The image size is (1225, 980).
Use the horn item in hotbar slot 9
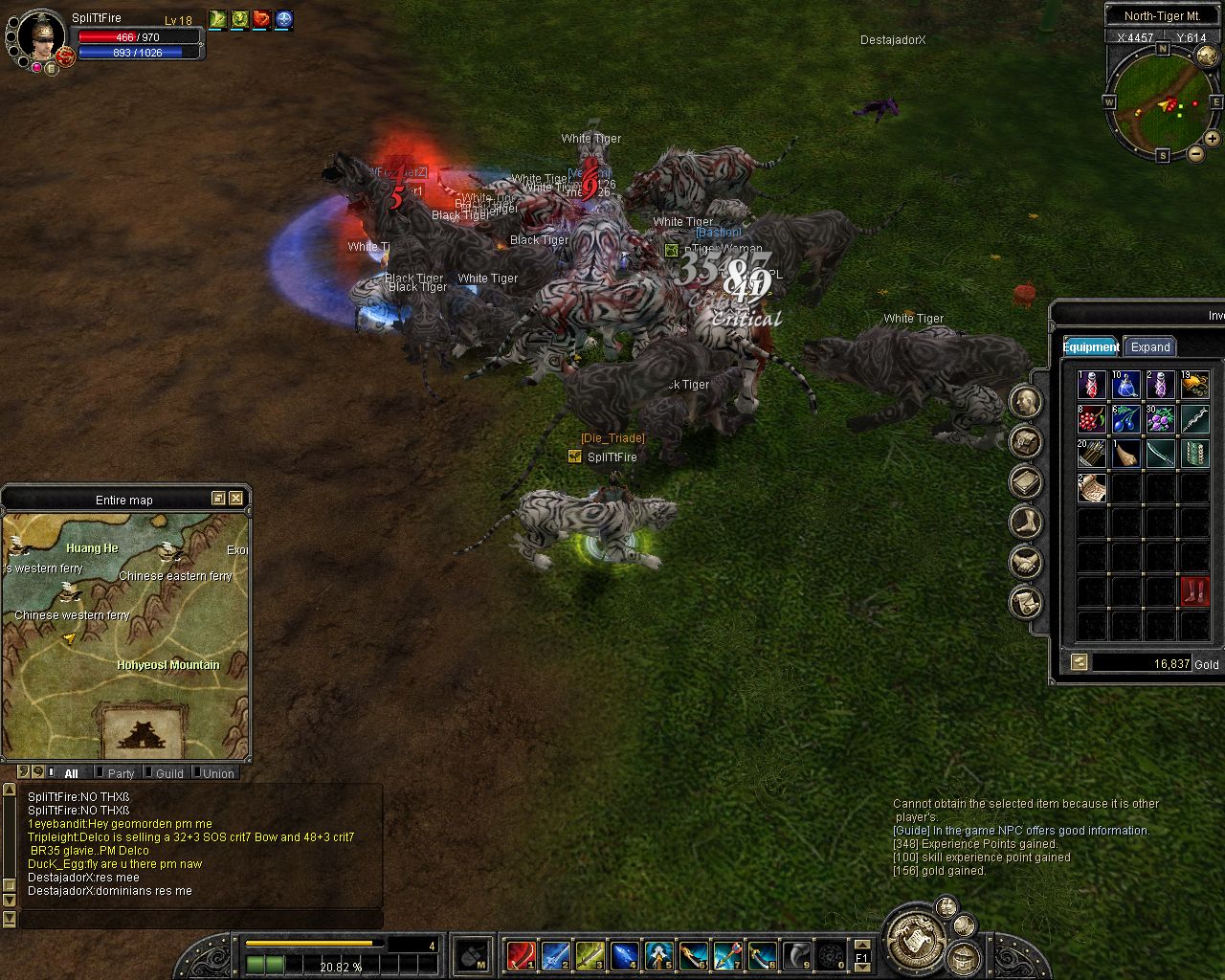[797, 955]
